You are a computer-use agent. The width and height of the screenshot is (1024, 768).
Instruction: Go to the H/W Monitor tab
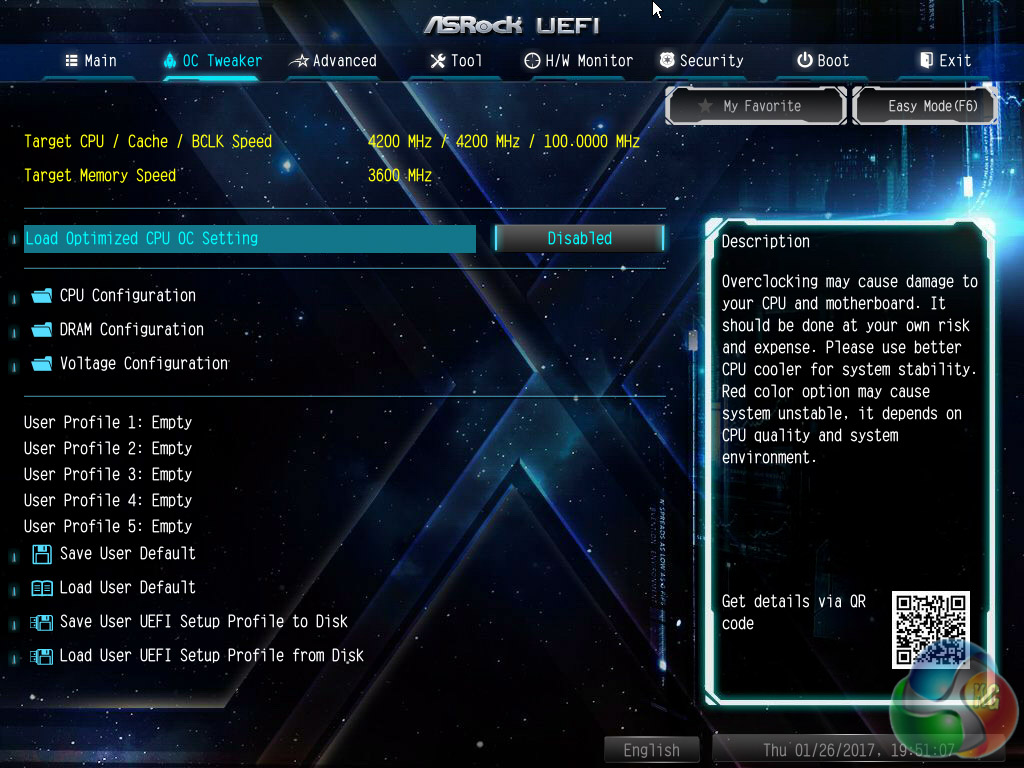[579, 61]
